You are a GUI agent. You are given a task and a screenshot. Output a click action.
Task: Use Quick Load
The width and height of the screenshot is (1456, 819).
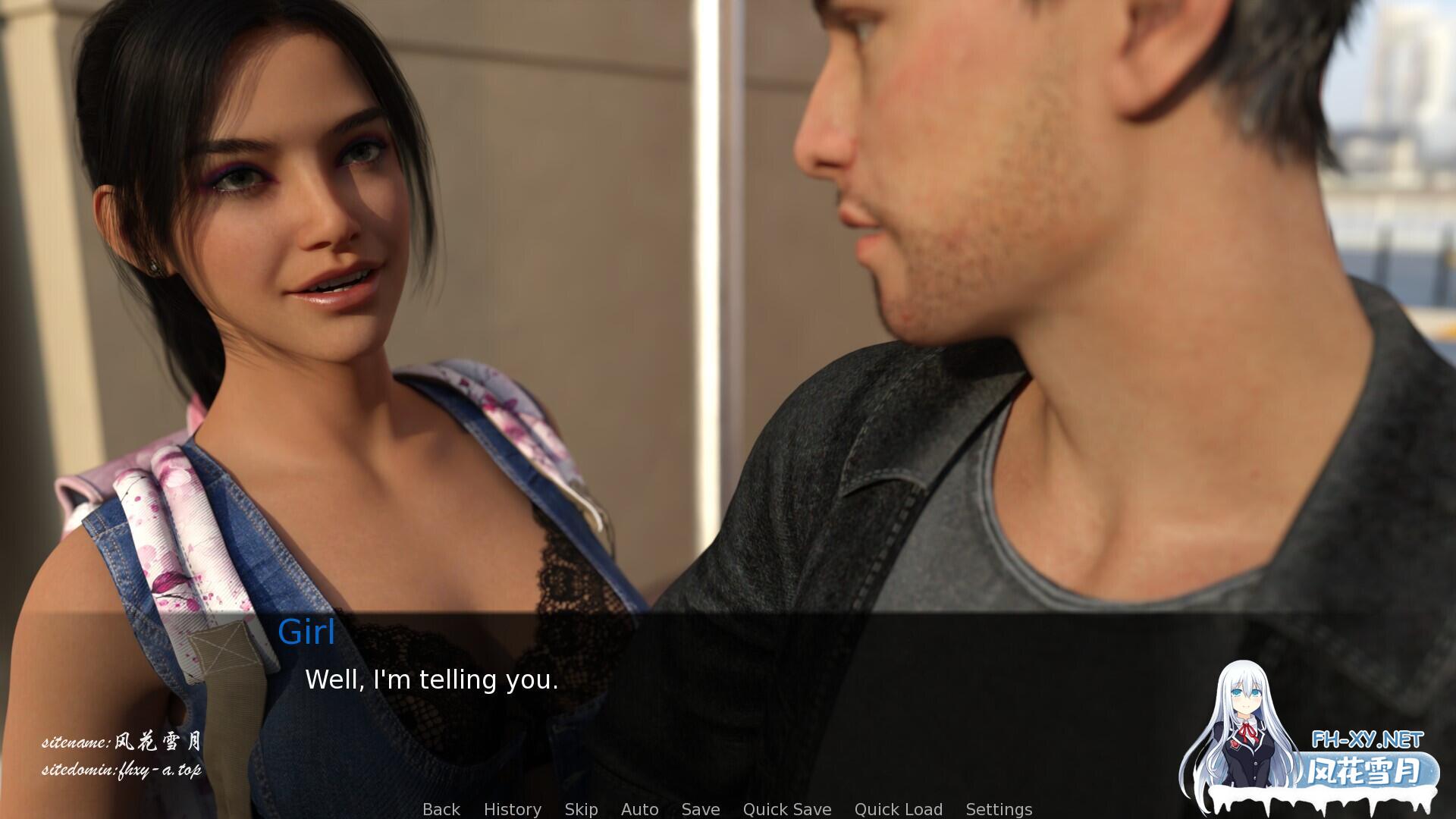[899, 809]
